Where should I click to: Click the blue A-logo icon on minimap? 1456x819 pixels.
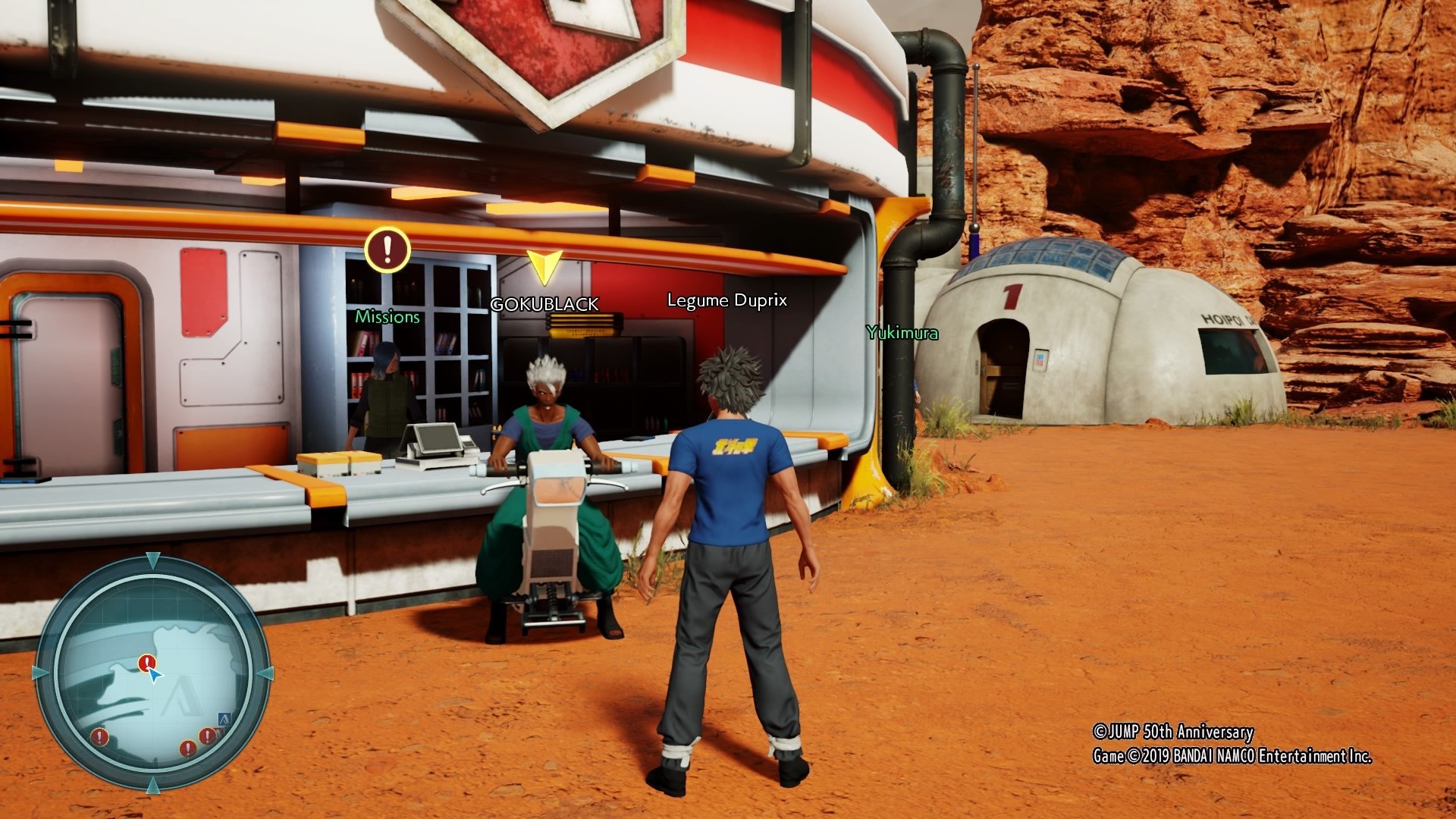pyautogui.click(x=224, y=718)
